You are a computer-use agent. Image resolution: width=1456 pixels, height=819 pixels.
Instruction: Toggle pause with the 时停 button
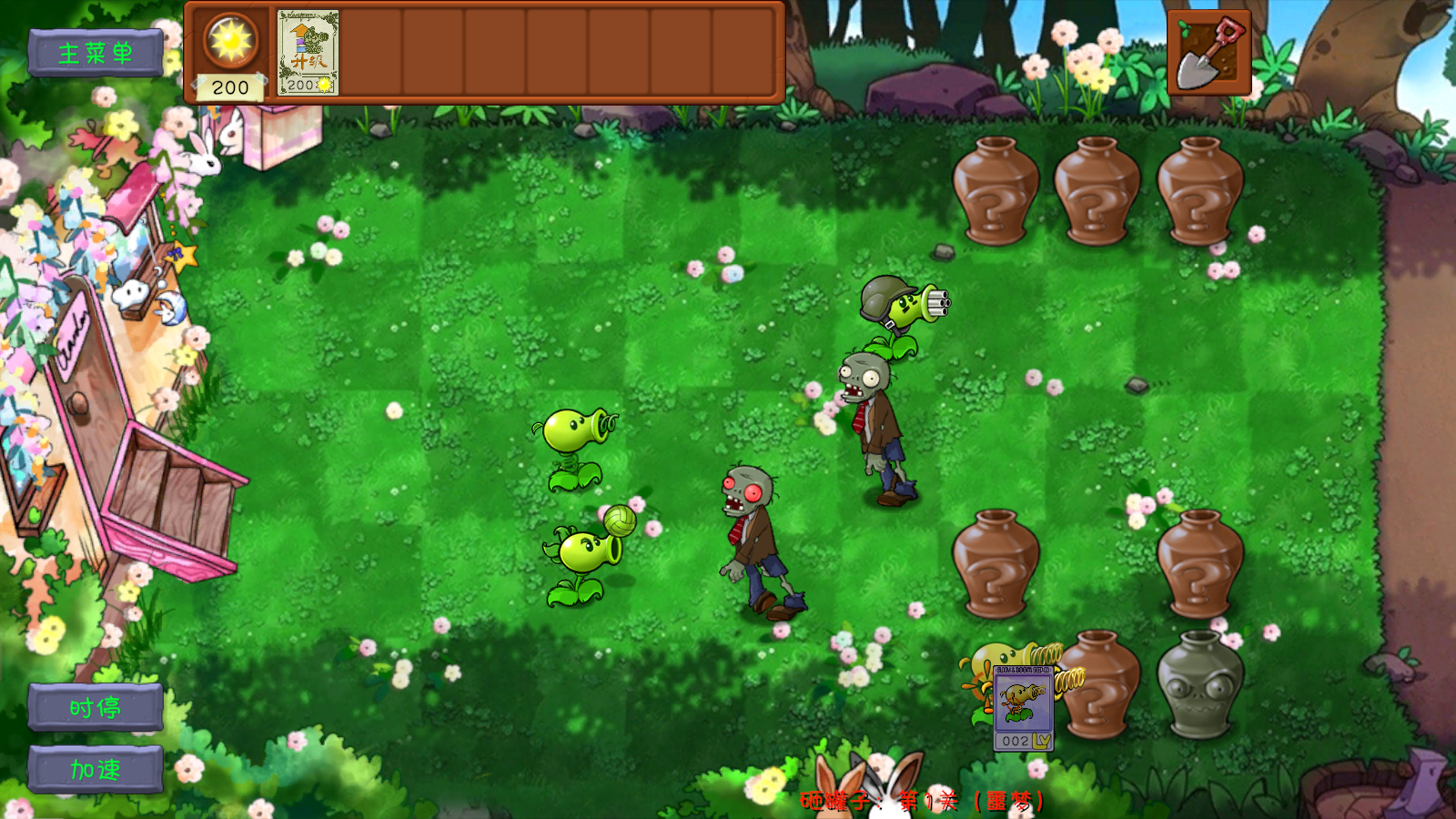pyautogui.click(x=94, y=708)
